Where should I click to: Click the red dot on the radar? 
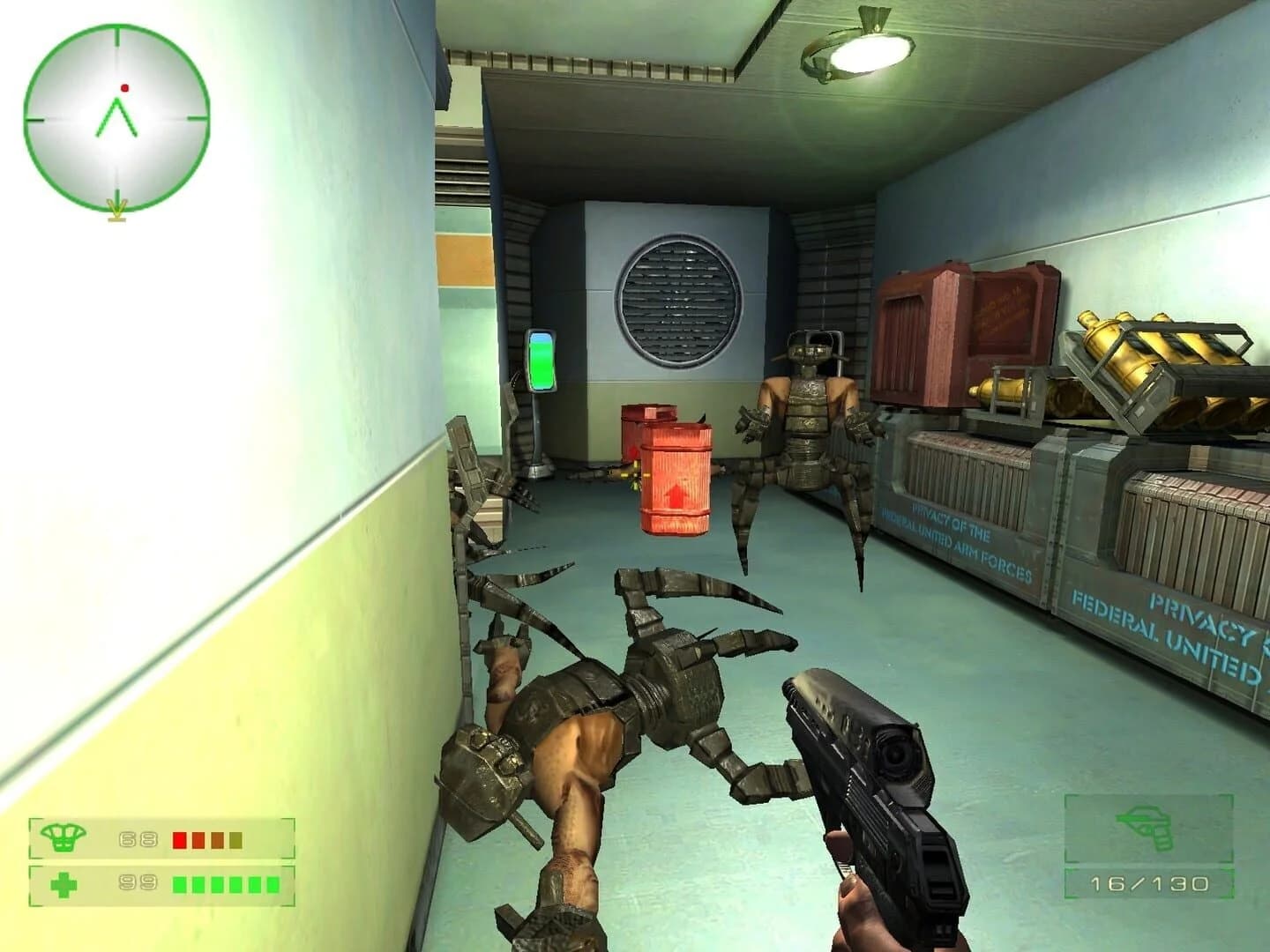tap(126, 86)
